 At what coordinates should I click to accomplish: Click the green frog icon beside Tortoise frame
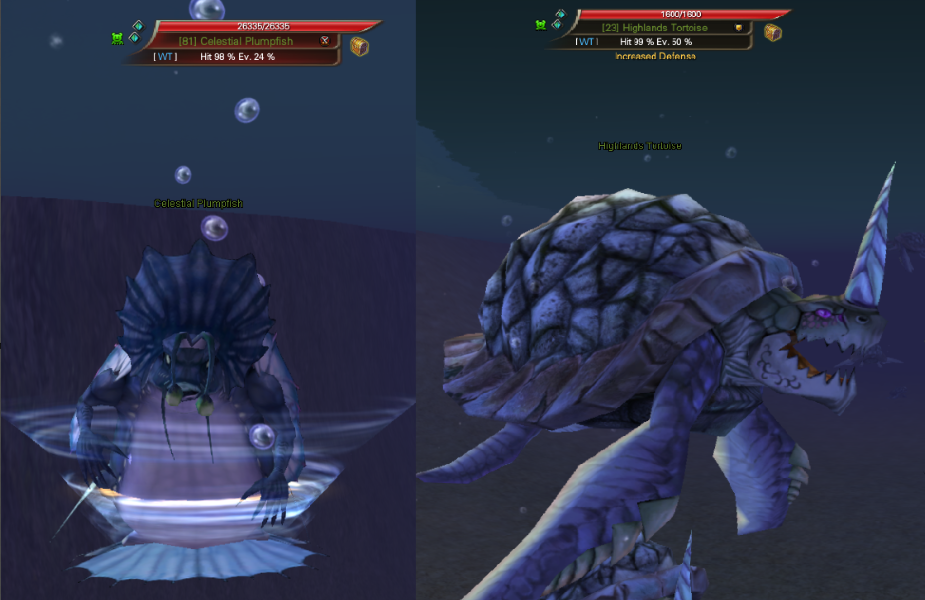(541, 25)
